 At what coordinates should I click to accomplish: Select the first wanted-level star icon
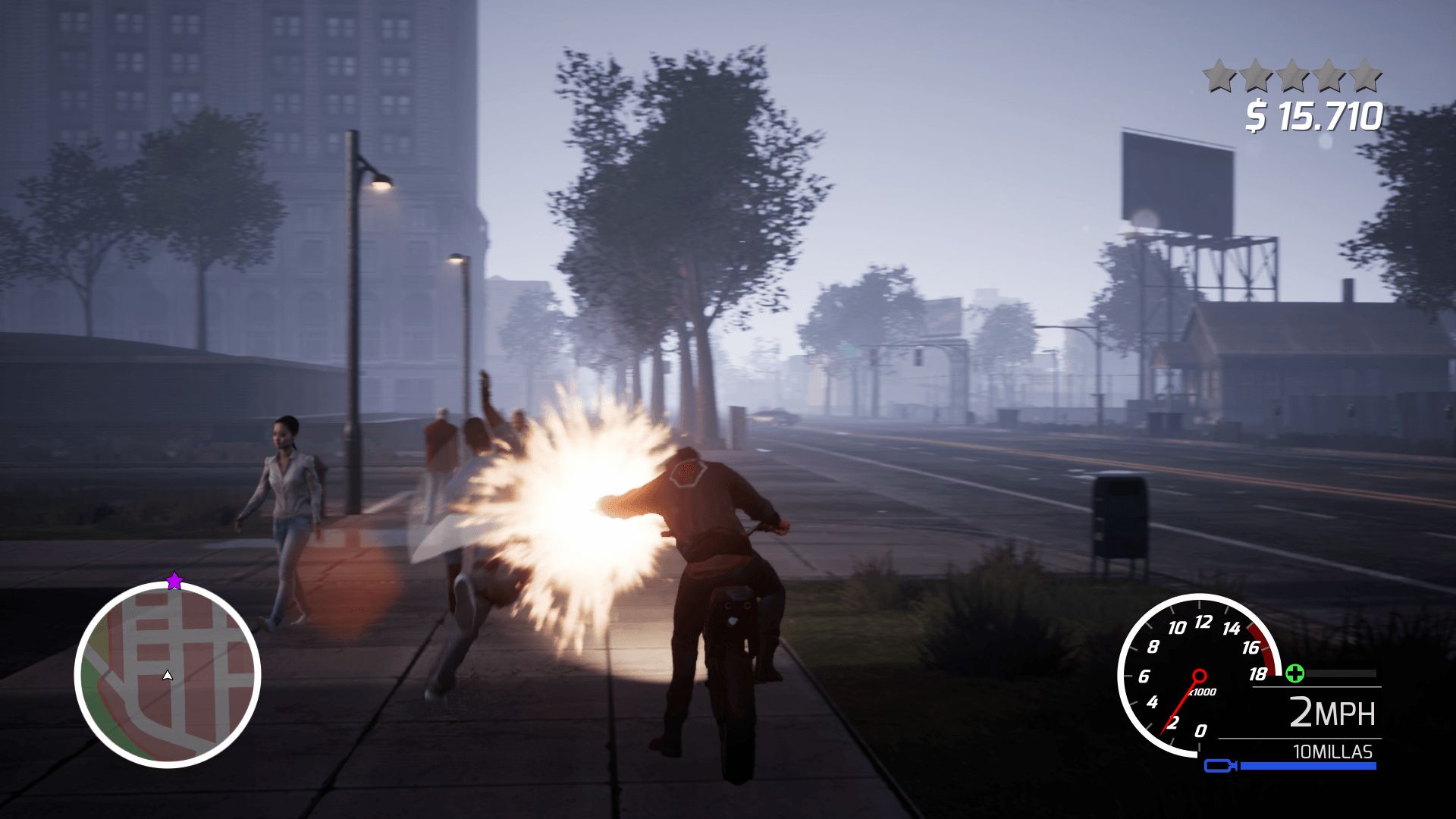click(1219, 74)
